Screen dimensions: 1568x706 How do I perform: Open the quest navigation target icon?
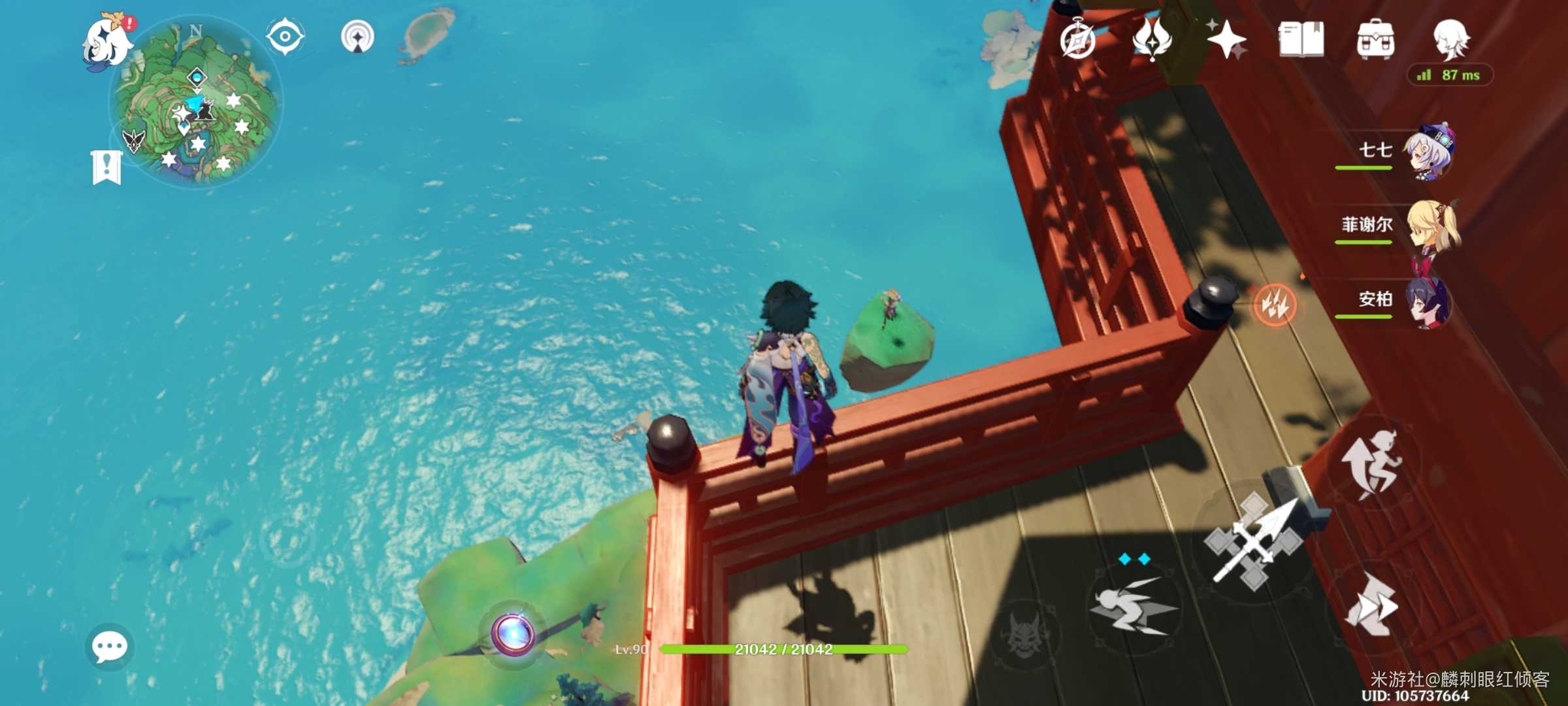tap(357, 37)
